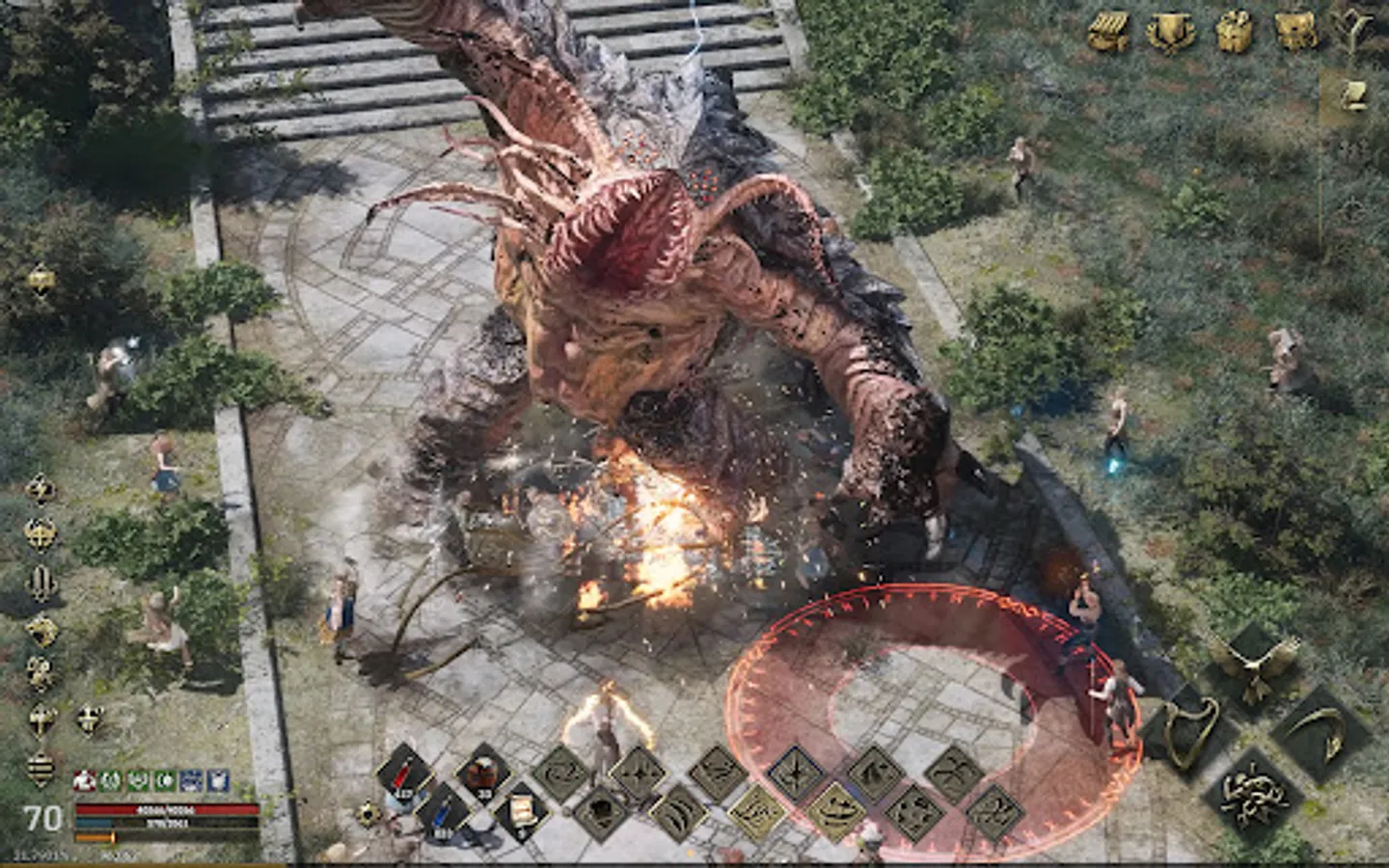
Task: Click the topmost emblem in the left sidebar
Action: click(39, 280)
